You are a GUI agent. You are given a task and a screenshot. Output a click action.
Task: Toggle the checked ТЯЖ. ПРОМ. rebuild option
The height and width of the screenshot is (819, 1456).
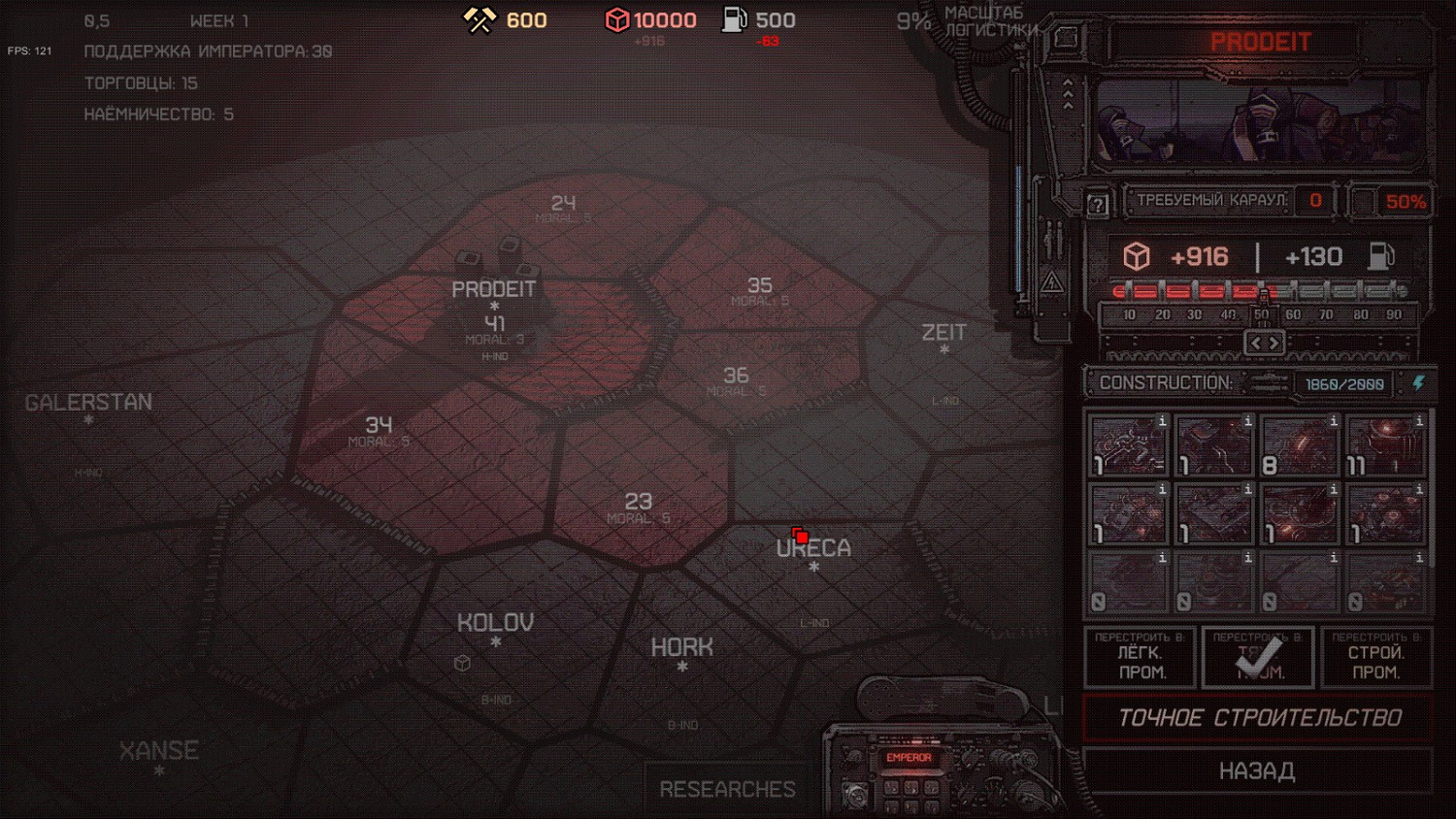click(x=1258, y=658)
